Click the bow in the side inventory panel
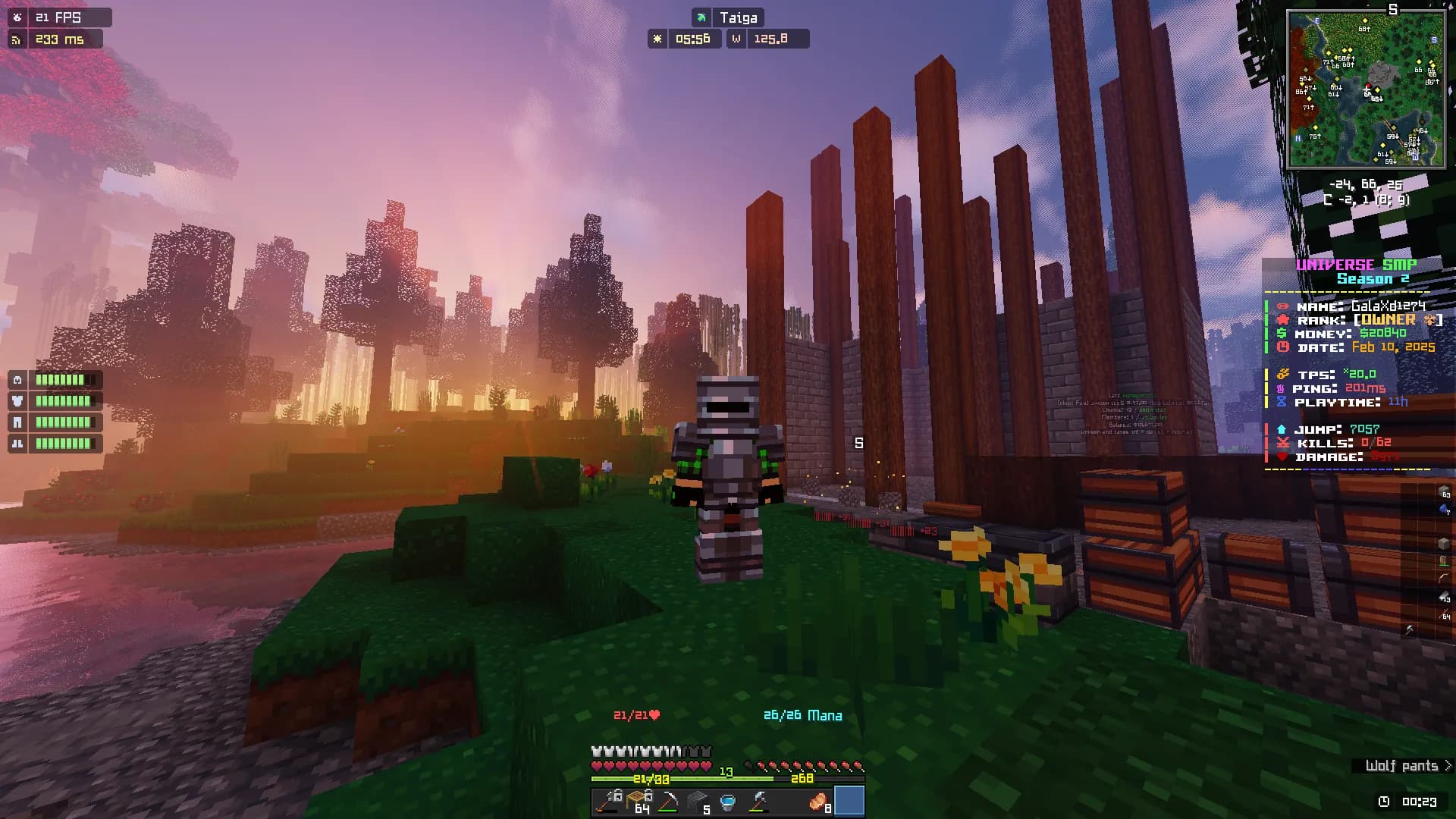The width and height of the screenshot is (1456, 819). coord(1443,578)
